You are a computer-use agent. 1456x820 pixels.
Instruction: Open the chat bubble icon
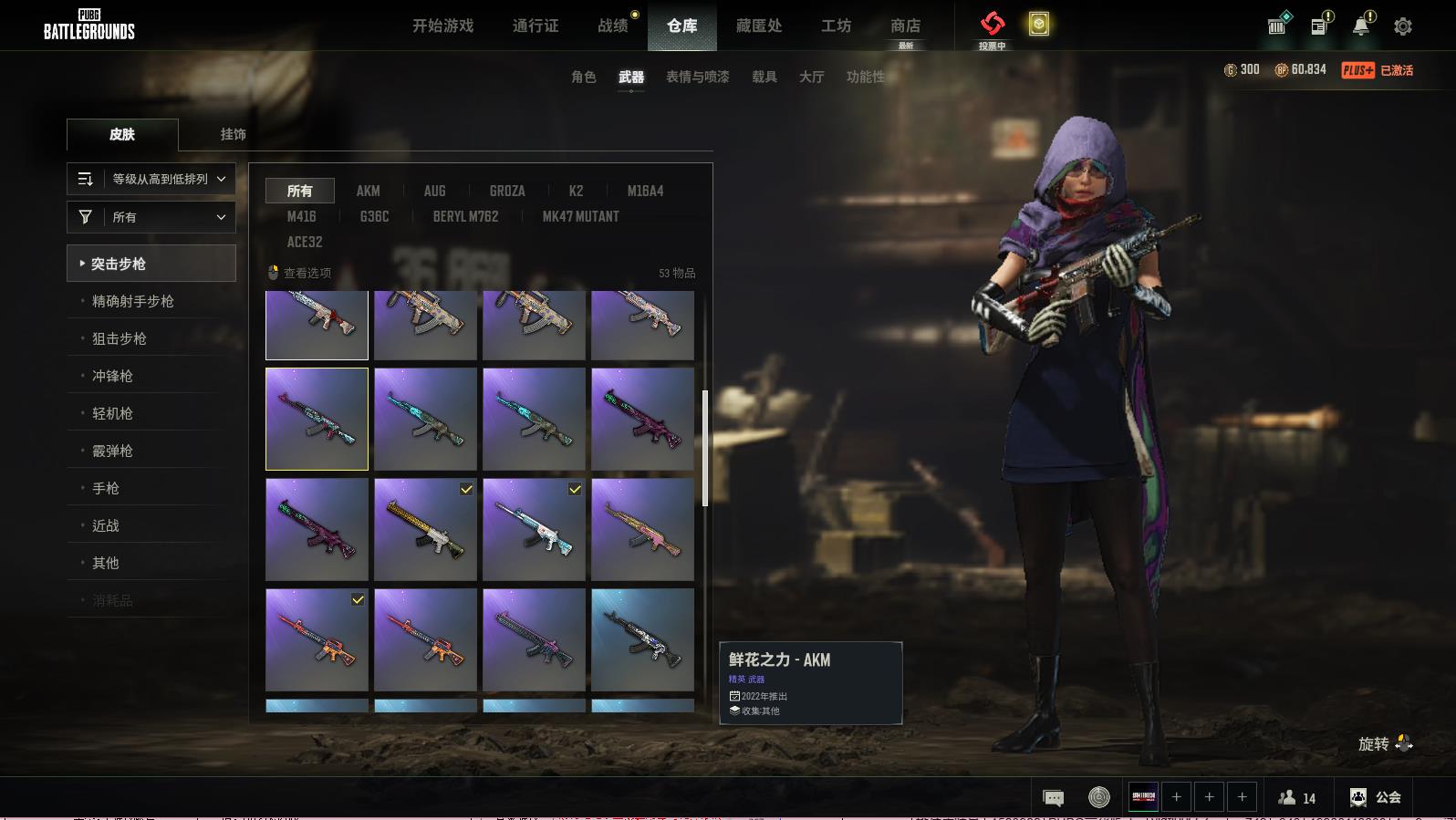coord(1053,798)
